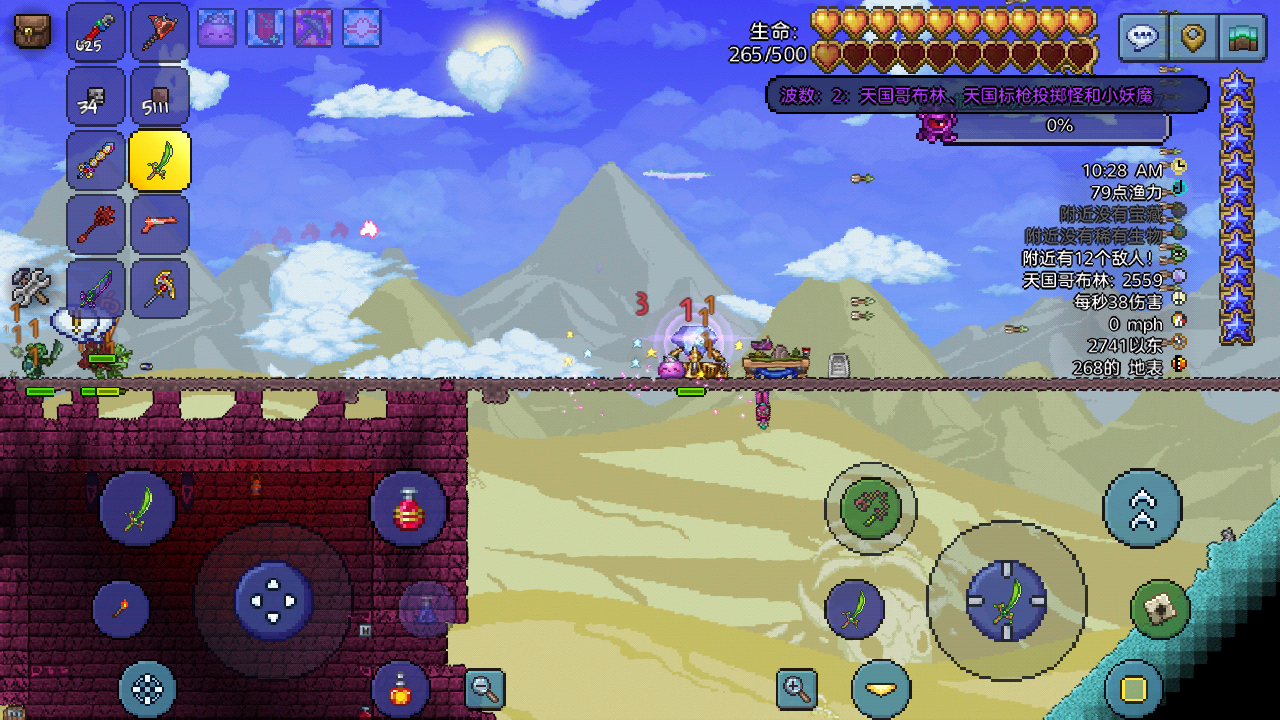Viewport: 1280px width, 720px height.
Task: Select the red drill-axe hotbar slot
Action: tap(160, 32)
